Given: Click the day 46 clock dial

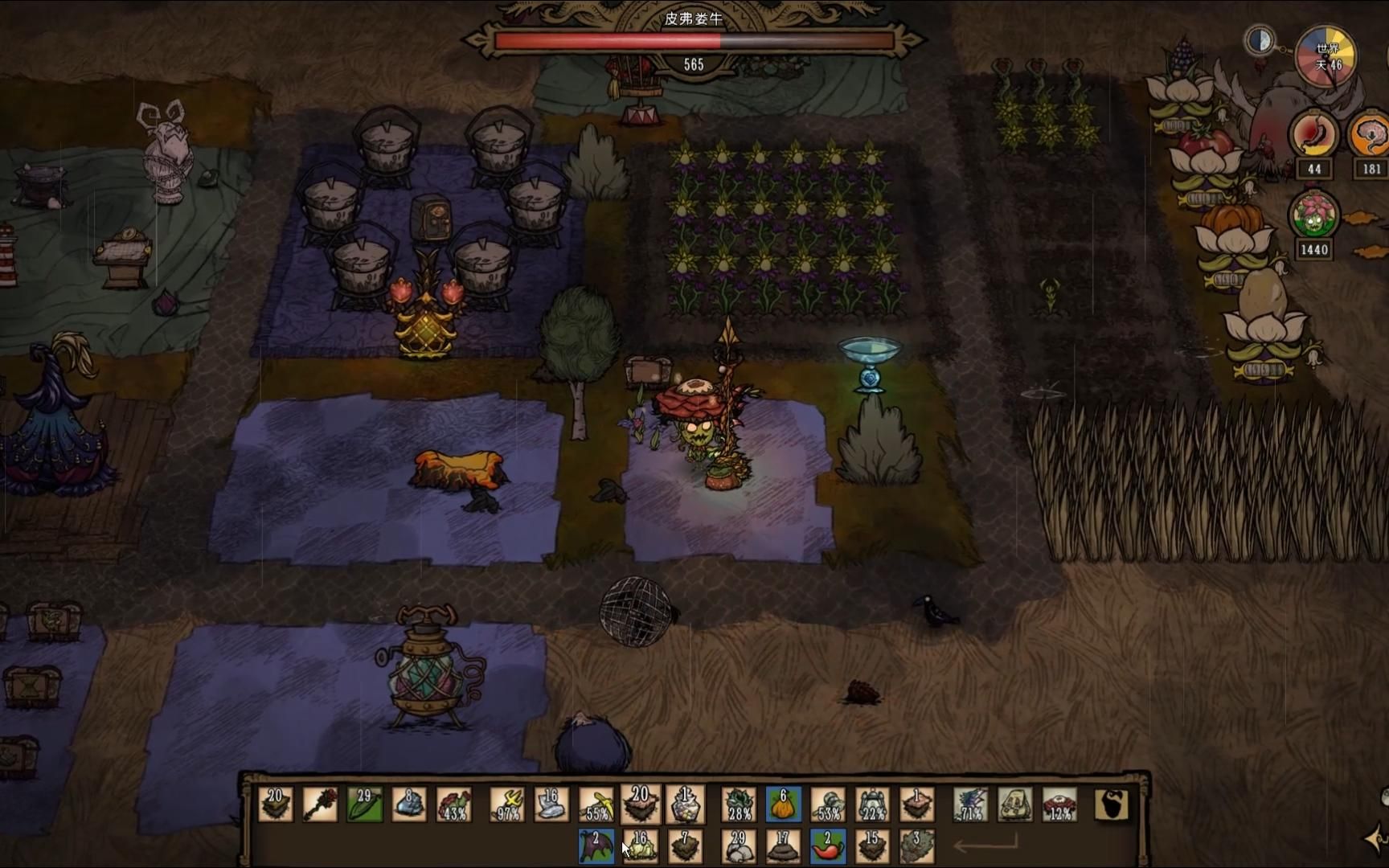Looking at the screenshot, I should 1326,56.
